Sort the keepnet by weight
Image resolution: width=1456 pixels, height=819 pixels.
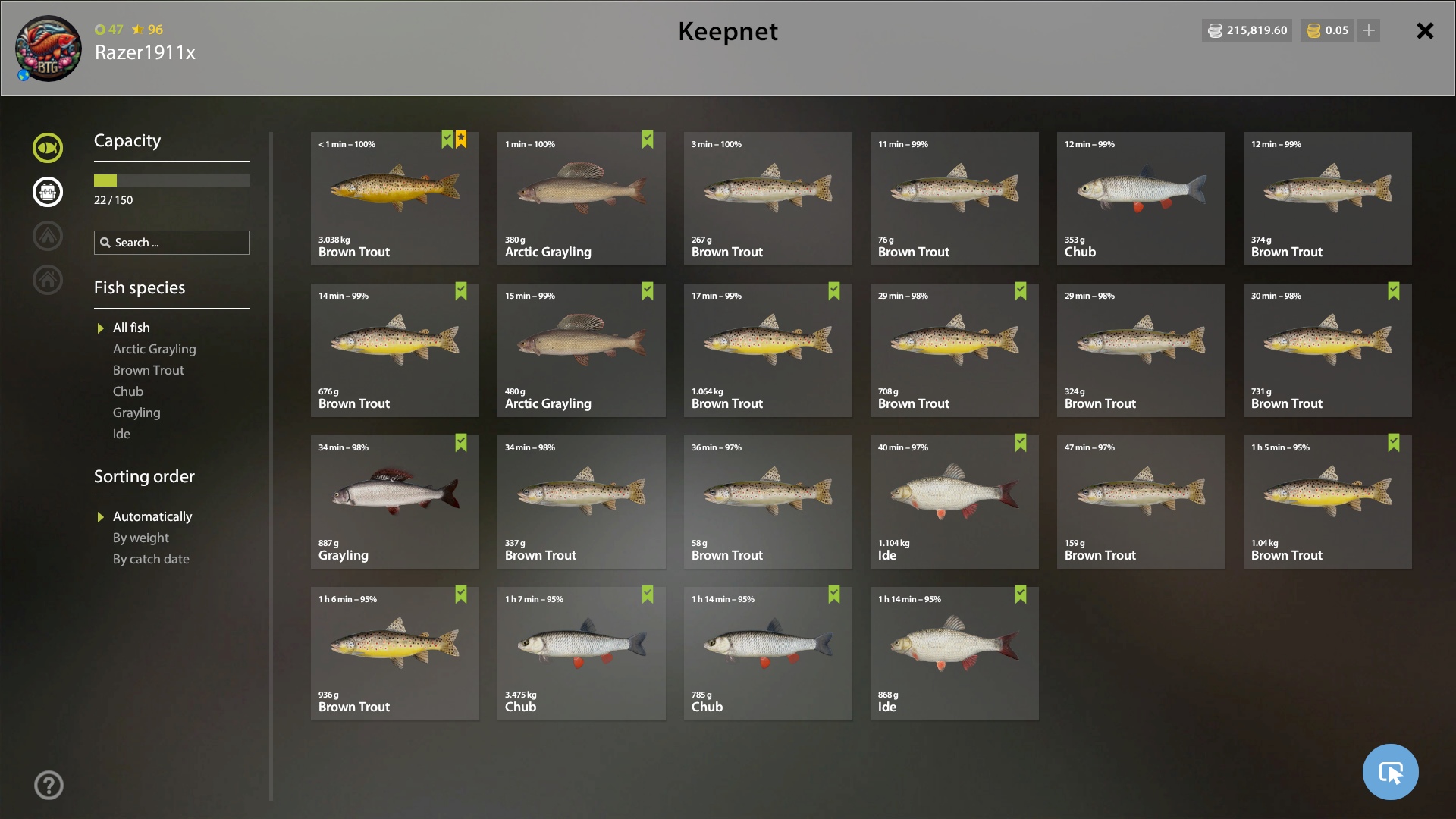(x=141, y=538)
